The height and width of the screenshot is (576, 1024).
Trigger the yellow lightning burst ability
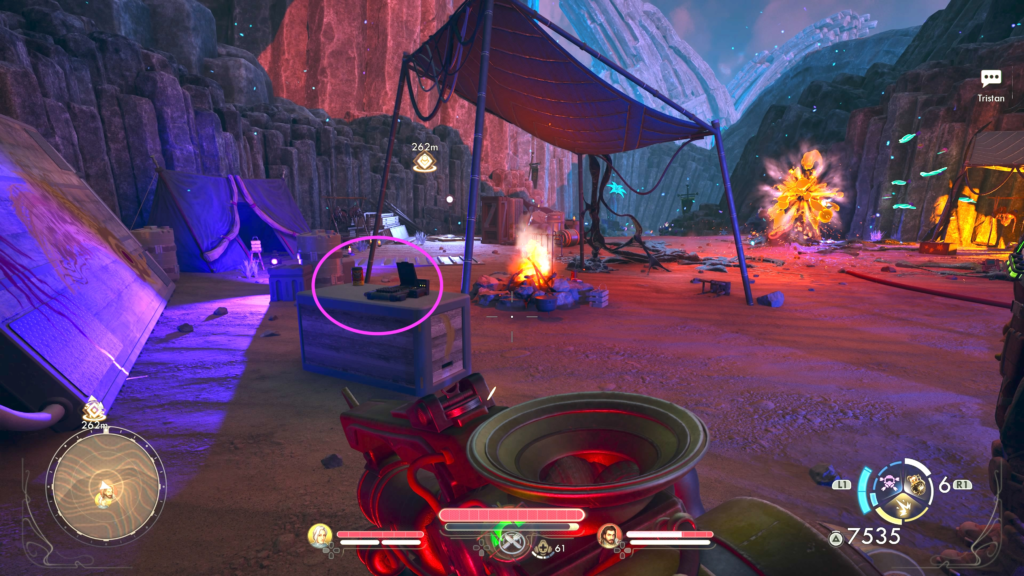click(x=901, y=507)
